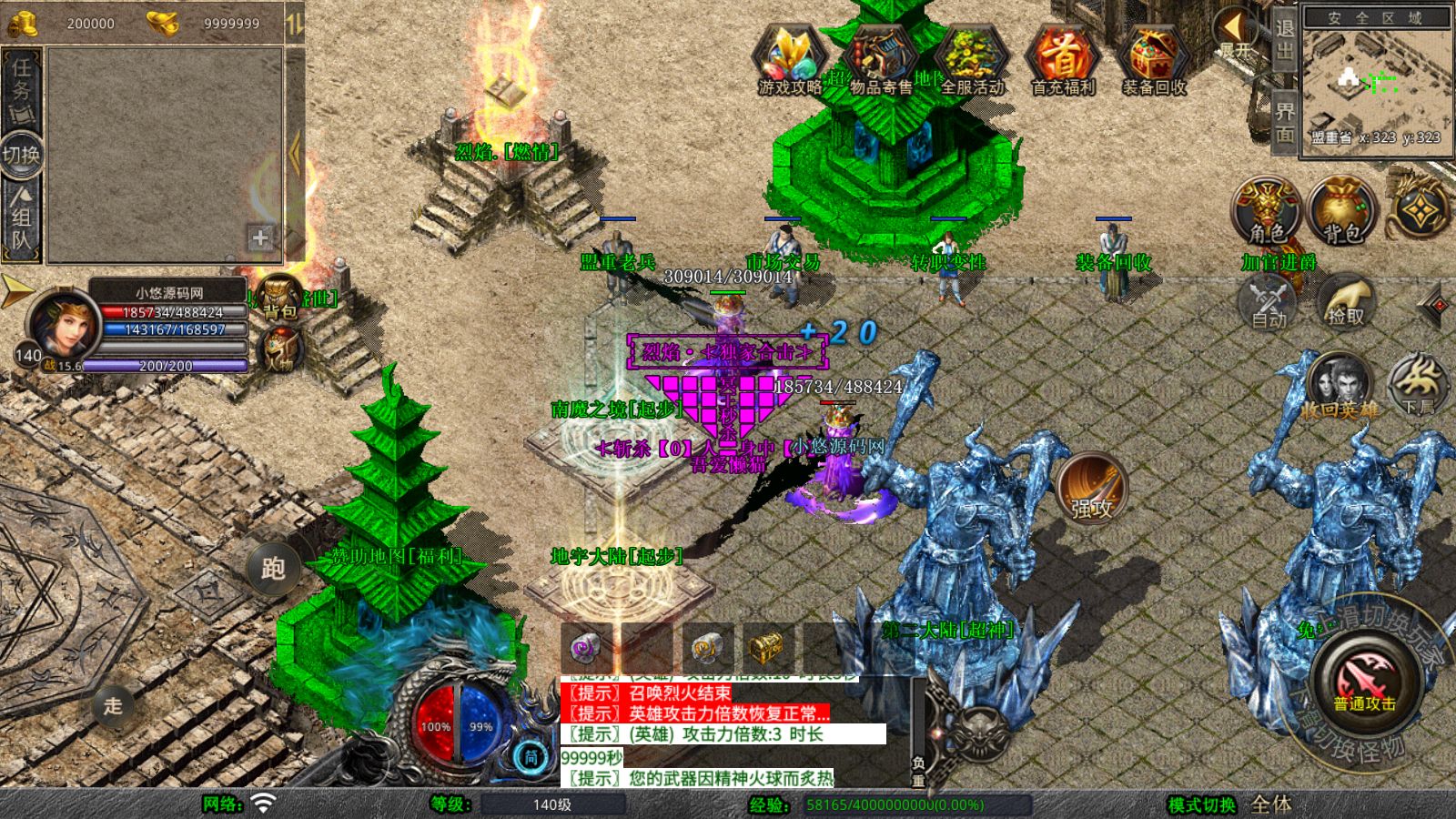
Task: Toggle 自动 auto-combat crossed swords icon
Action: pyautogui.click(x=1269, y=302)
